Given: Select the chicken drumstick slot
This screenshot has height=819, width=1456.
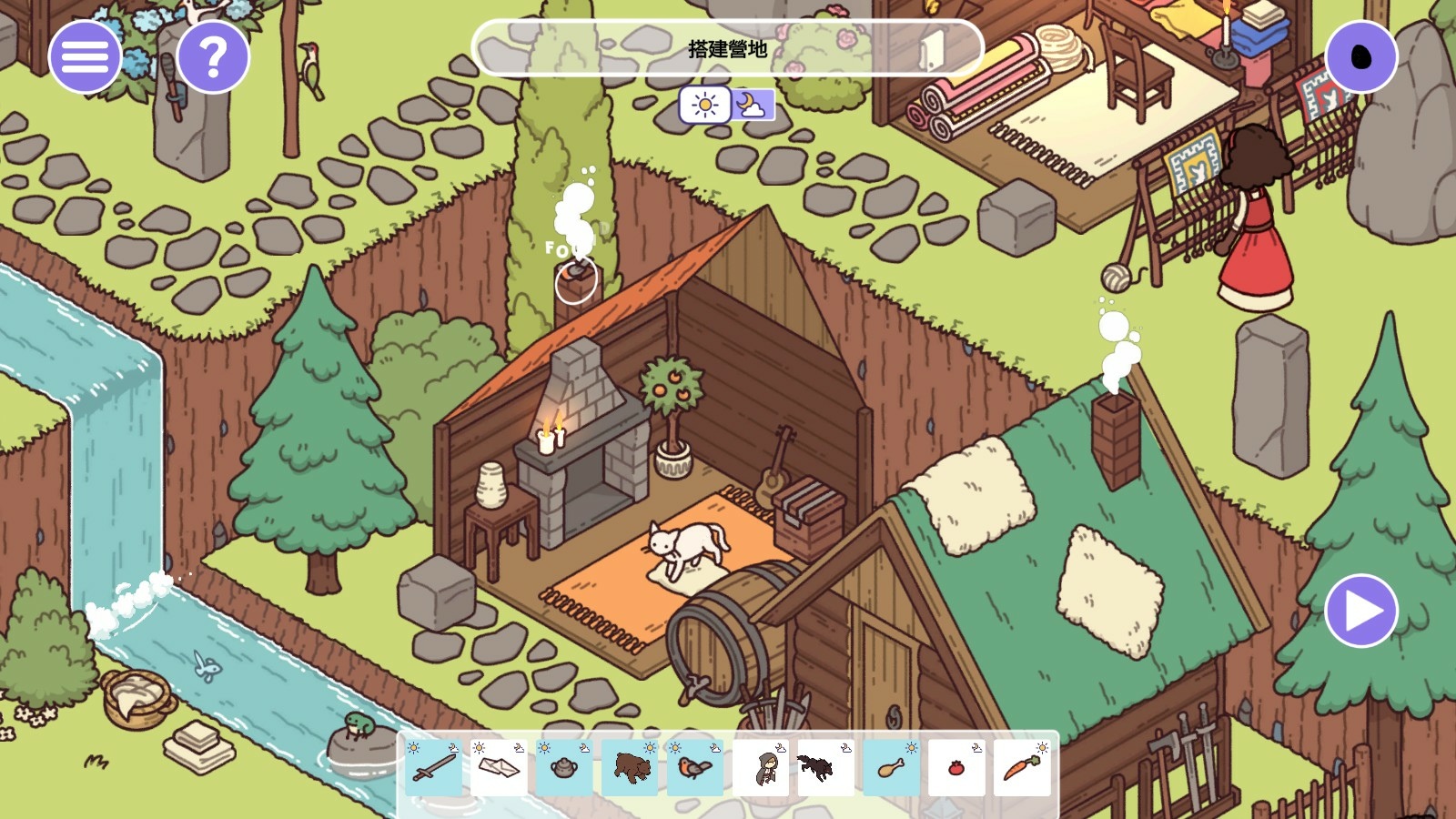Looking at the screenshot, I should (x=891, y=767).
